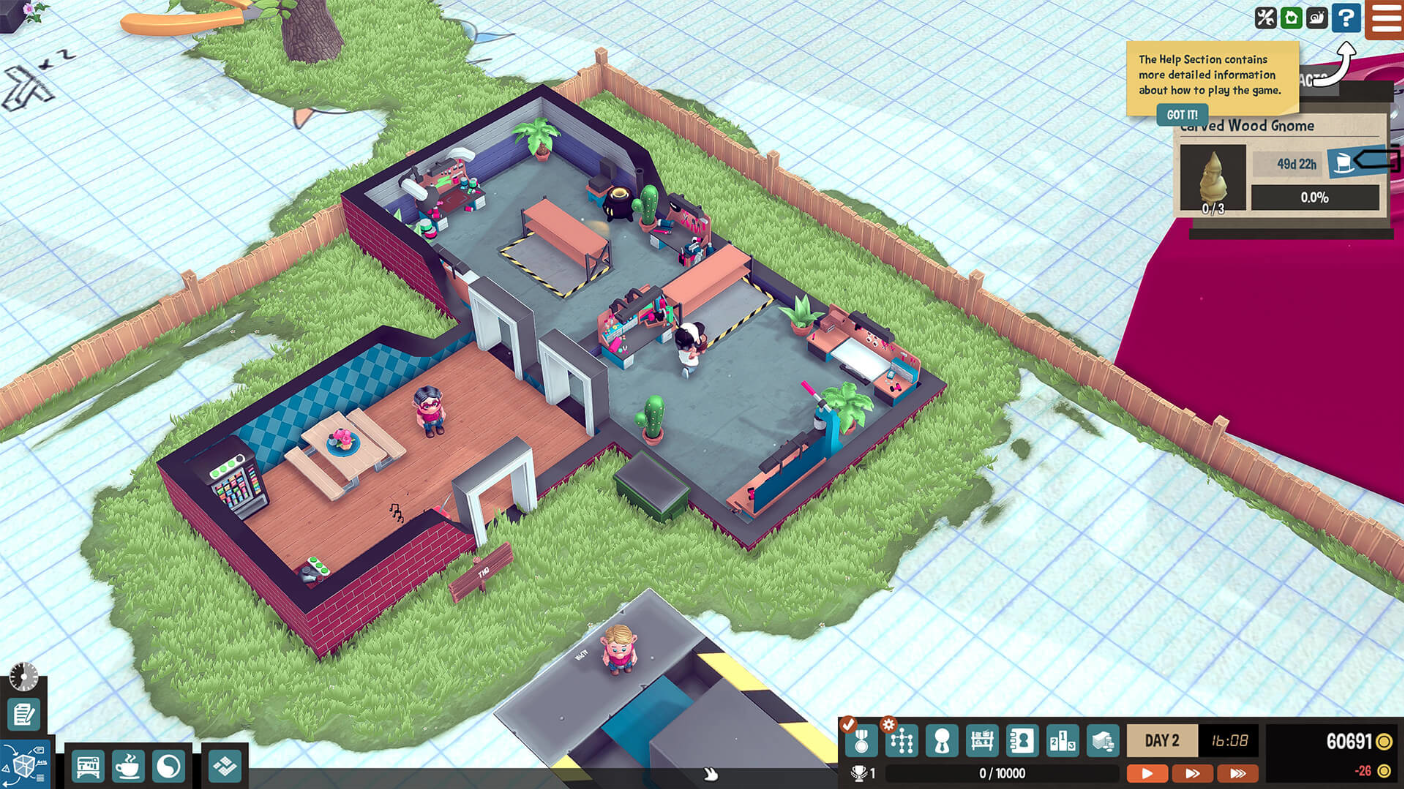This screenshot has width=1404, height=789.
Task: Open the machines build menu
Action: pyautogui.click(x=87, y=766)
